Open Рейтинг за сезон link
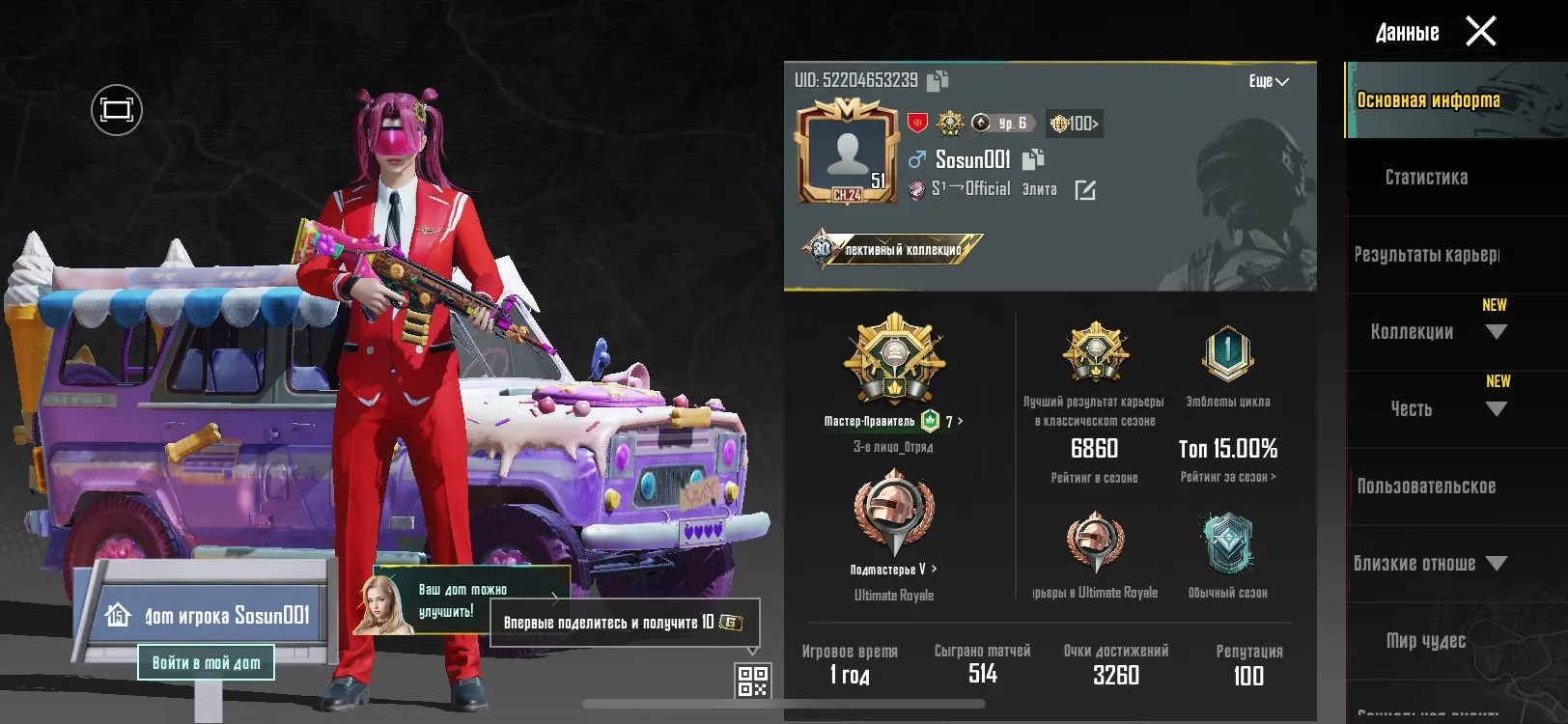 (x=1227, y=475)
